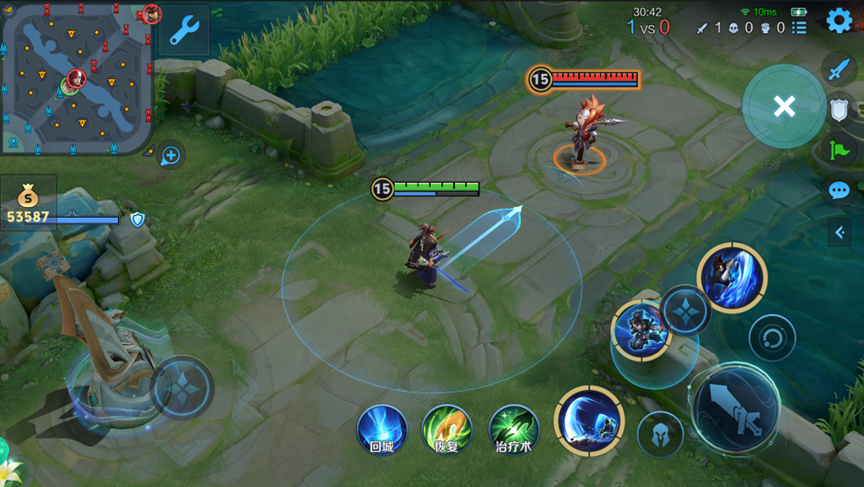Tap the basic attack sword button
This screenshot has width=864, height=487.
(x=735, y=408)
